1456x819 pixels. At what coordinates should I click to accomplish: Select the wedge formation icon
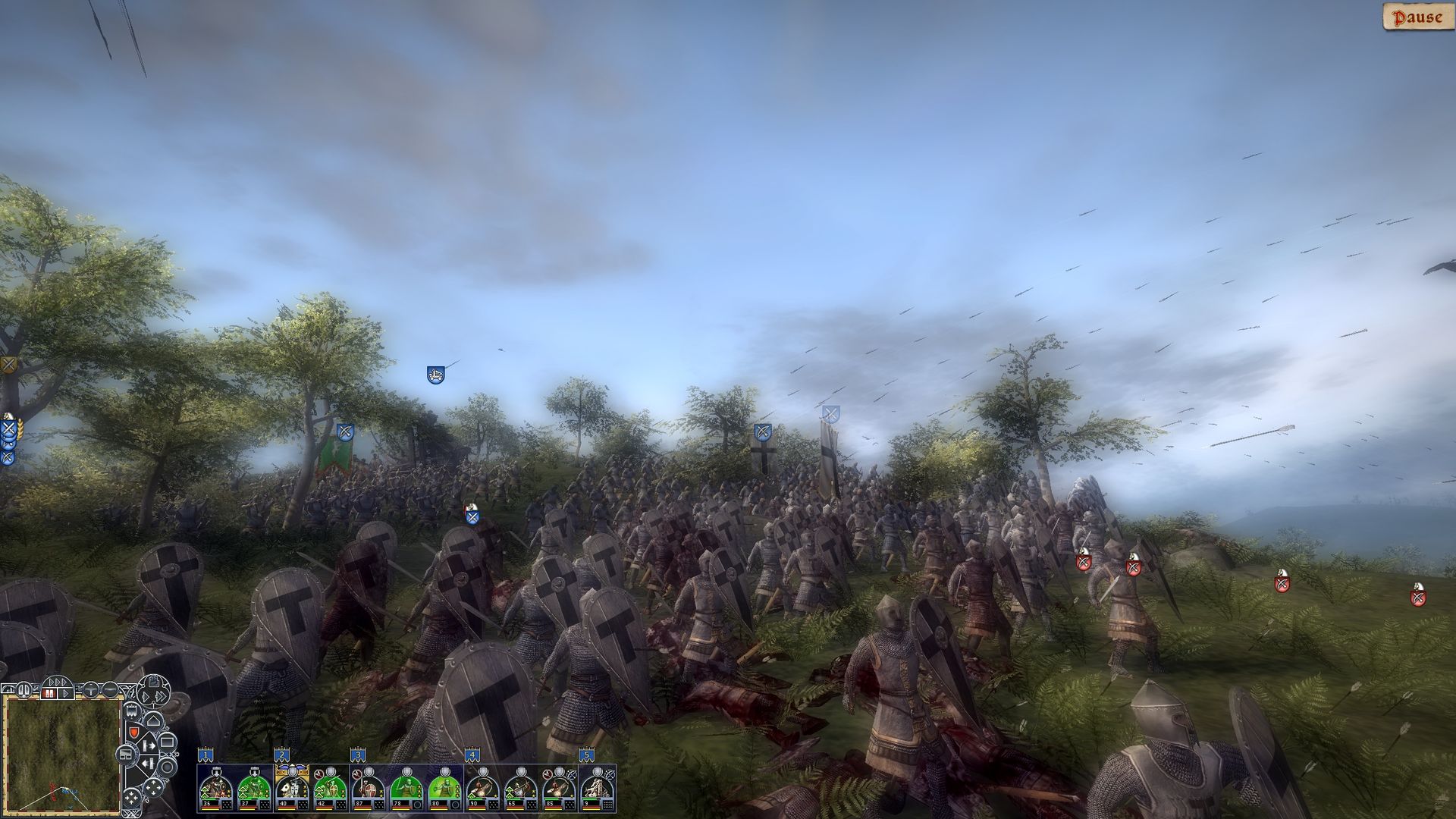pos(153,720)
